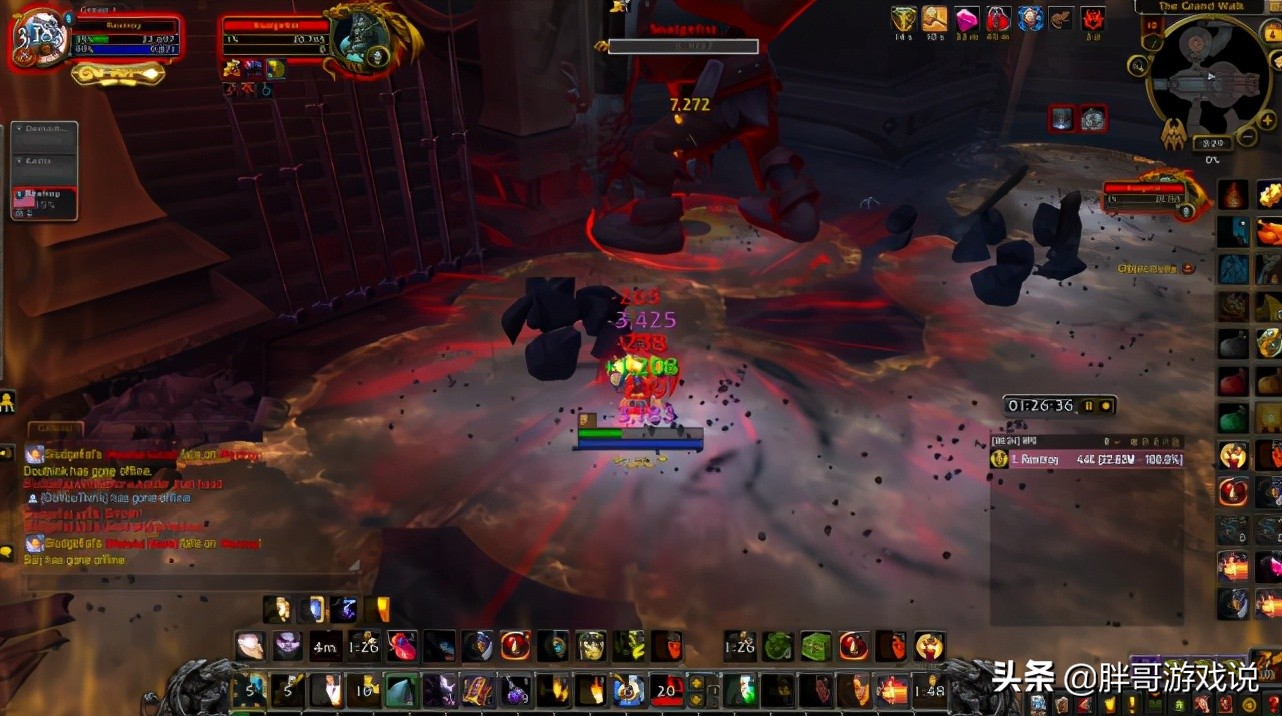Viewport: 1282px width, 716px height.
Task: Click the golden hammer buff icon
Action: coord(935,19)
